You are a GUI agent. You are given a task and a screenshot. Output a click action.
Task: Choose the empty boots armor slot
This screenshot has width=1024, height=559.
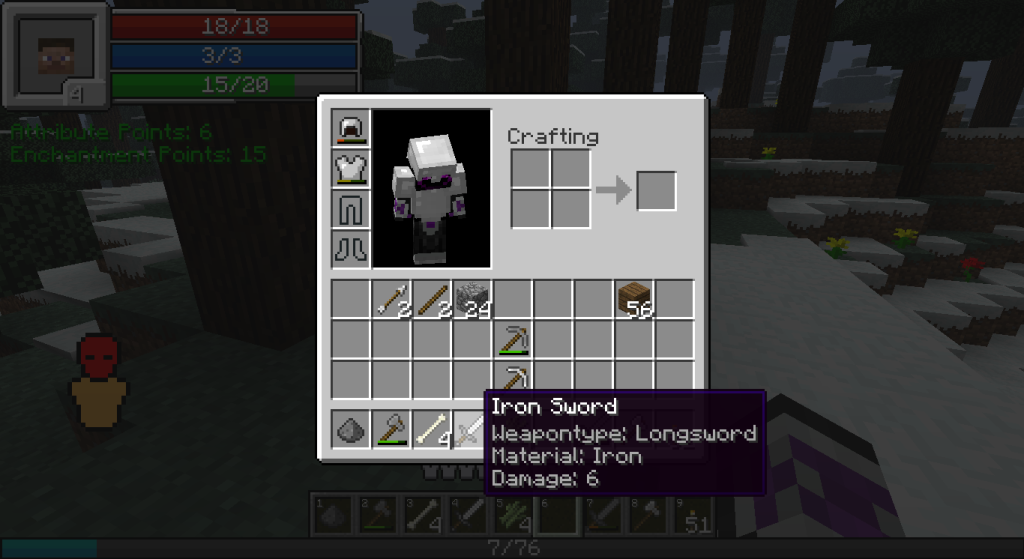pyautogui.click(x=352, y=247)
